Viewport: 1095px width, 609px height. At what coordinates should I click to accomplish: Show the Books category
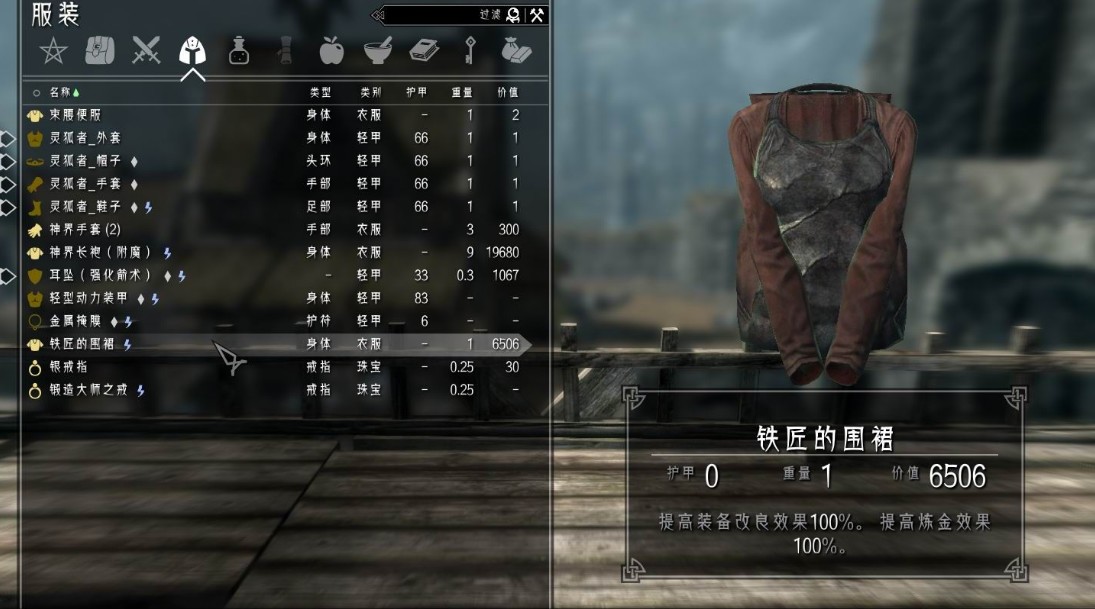tap(424, 50)
